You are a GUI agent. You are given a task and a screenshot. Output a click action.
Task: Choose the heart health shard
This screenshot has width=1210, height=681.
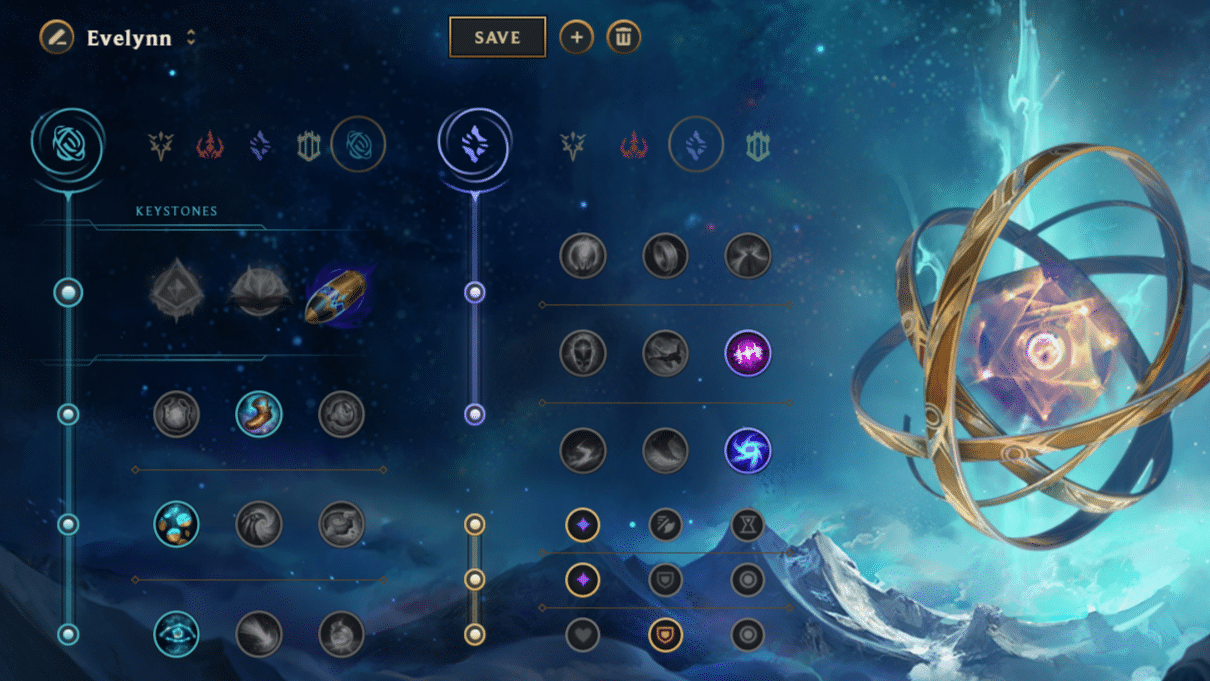pos(583,634)
